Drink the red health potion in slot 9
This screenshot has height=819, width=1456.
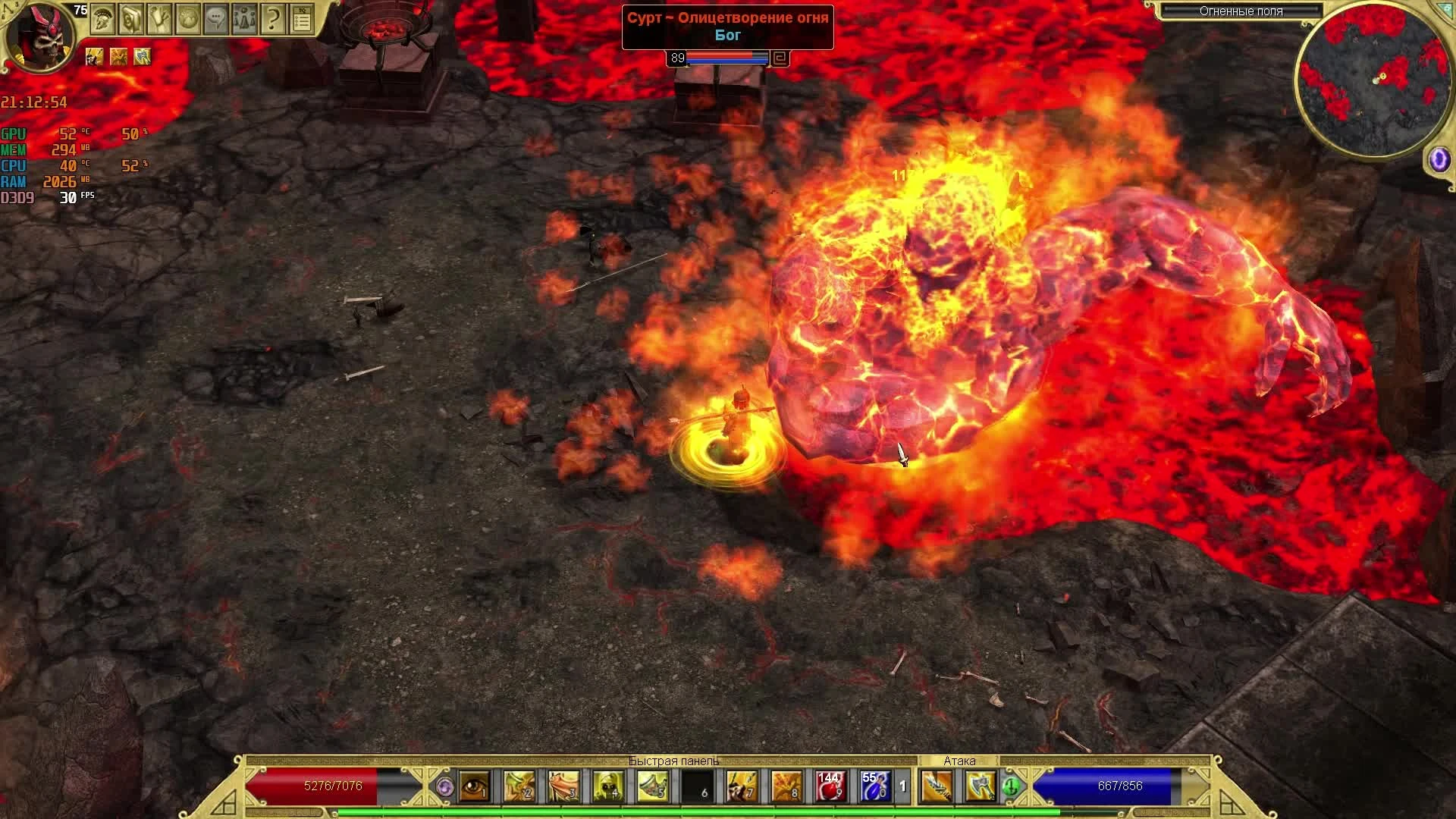tap(831, 787)
